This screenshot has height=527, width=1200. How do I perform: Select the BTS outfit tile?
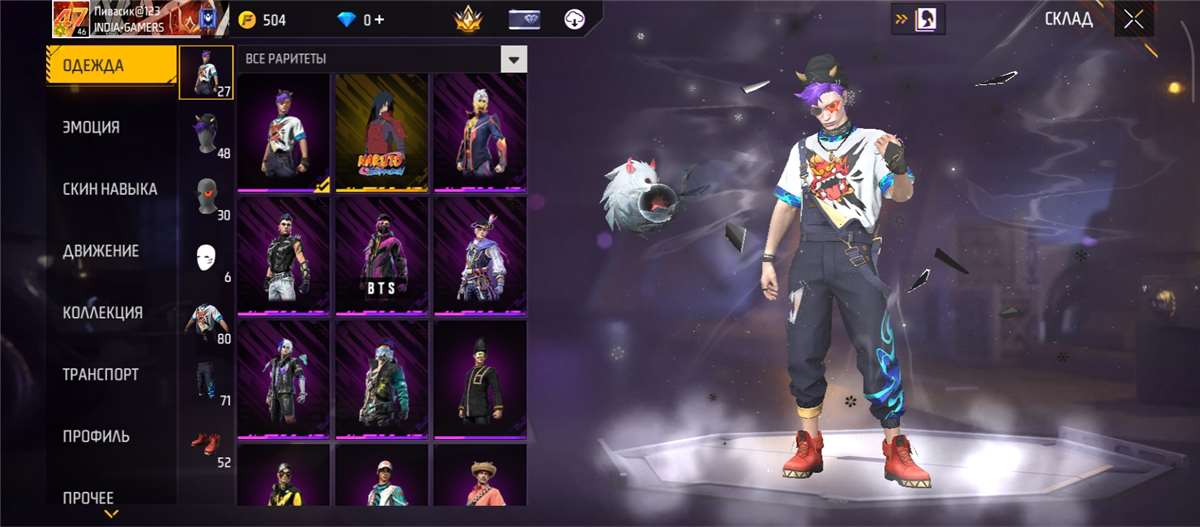380,256
